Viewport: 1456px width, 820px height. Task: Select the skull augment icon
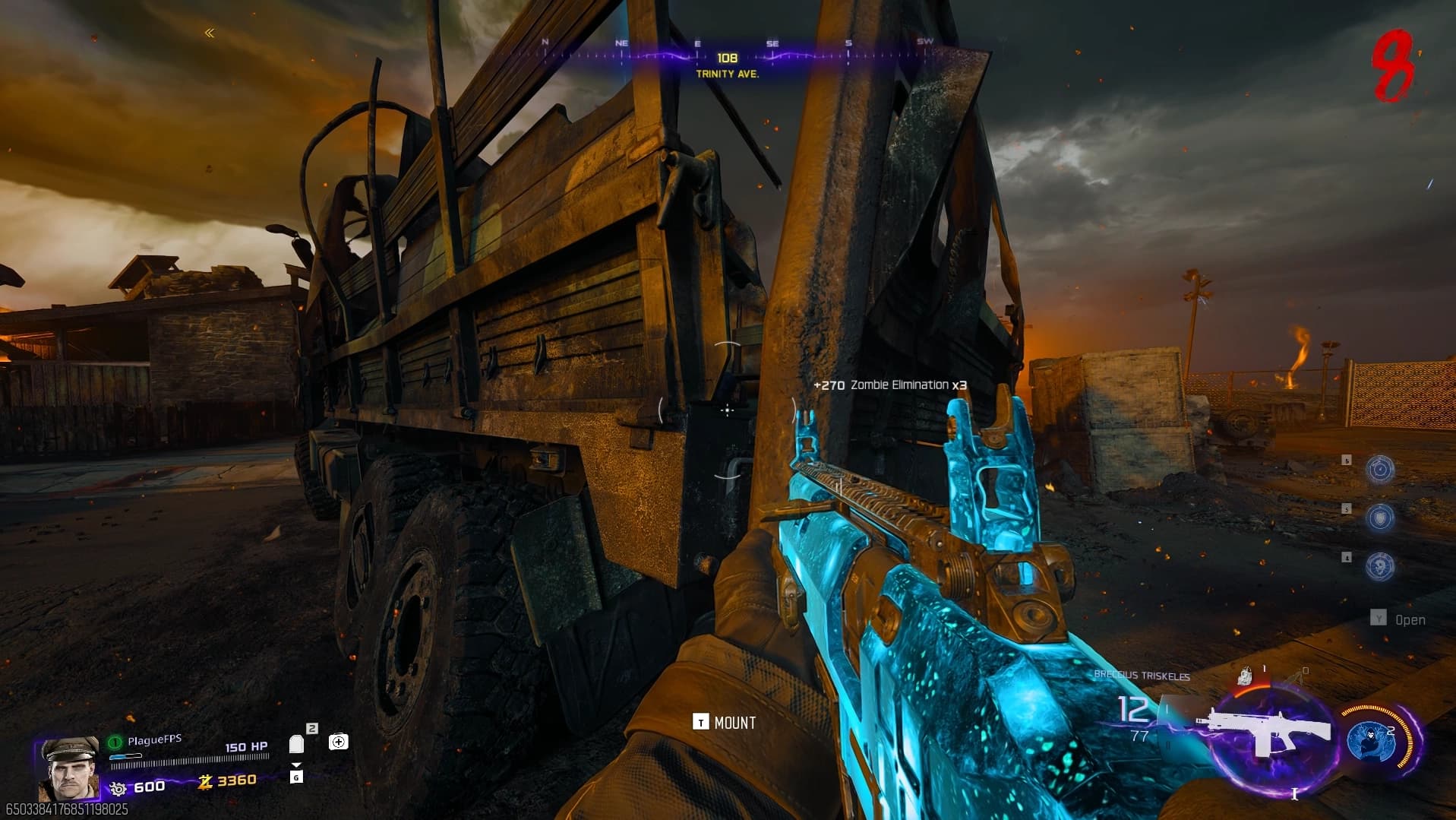tap(1379, 565)
